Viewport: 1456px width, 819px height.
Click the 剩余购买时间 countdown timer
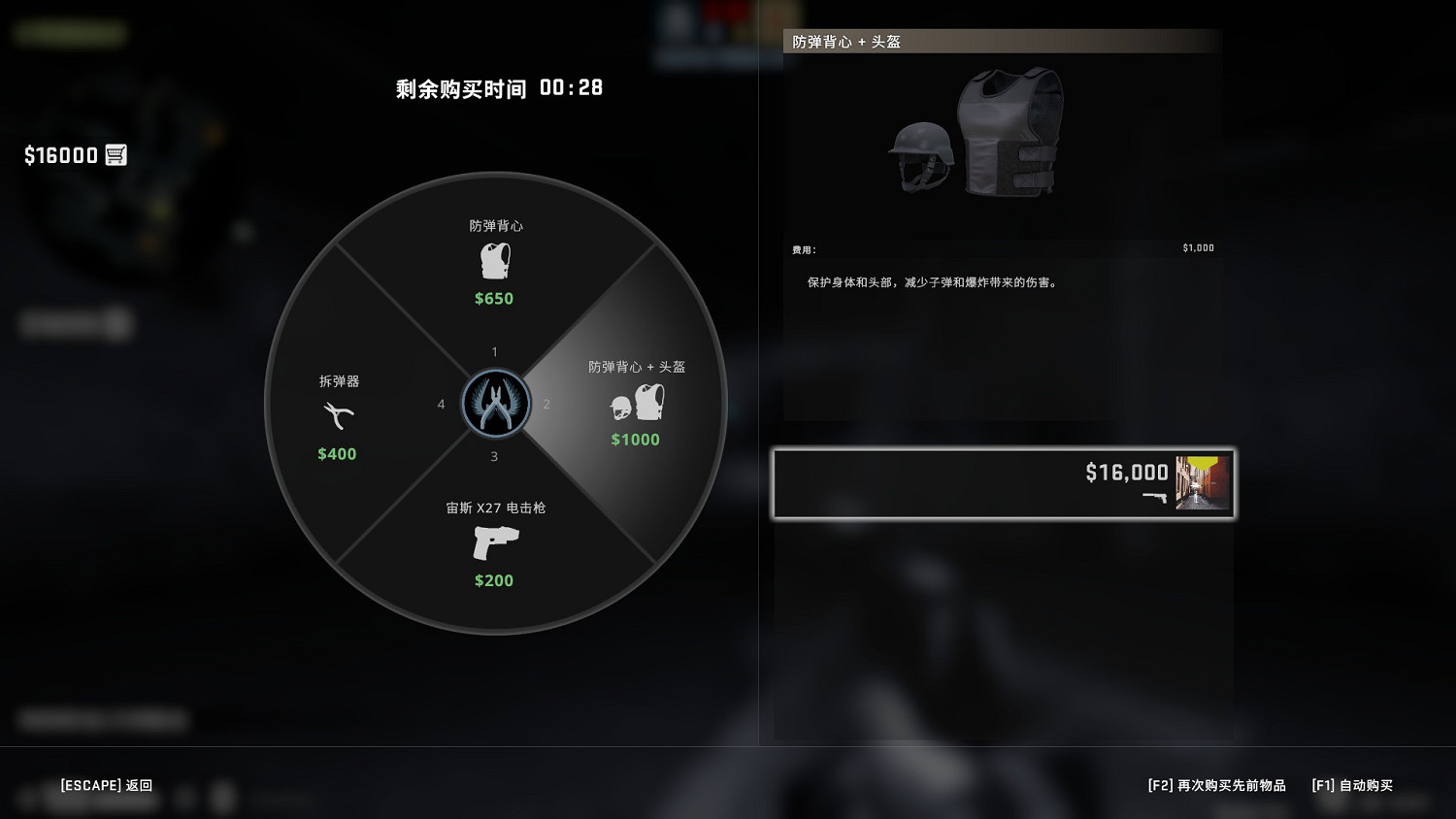pos(498,87)
